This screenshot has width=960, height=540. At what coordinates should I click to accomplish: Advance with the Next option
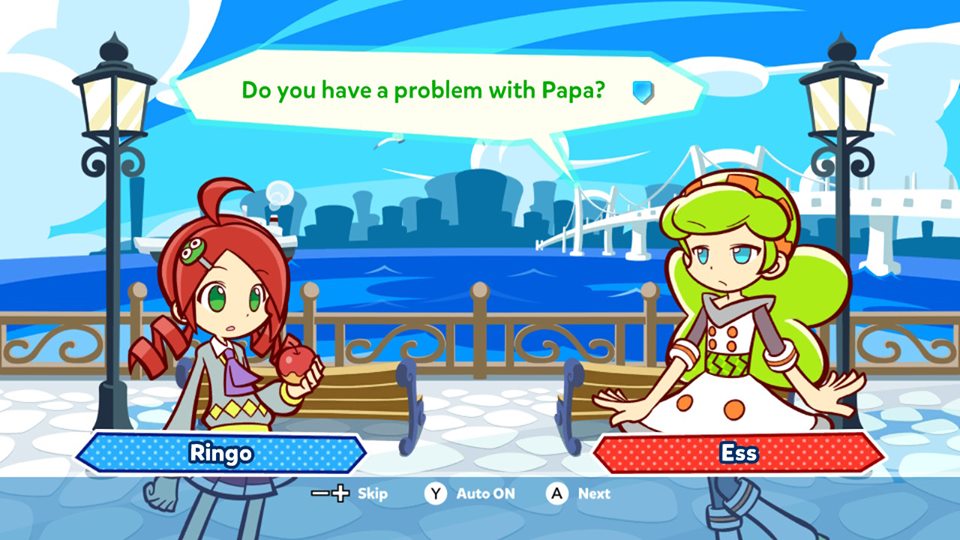pos(578,494)
